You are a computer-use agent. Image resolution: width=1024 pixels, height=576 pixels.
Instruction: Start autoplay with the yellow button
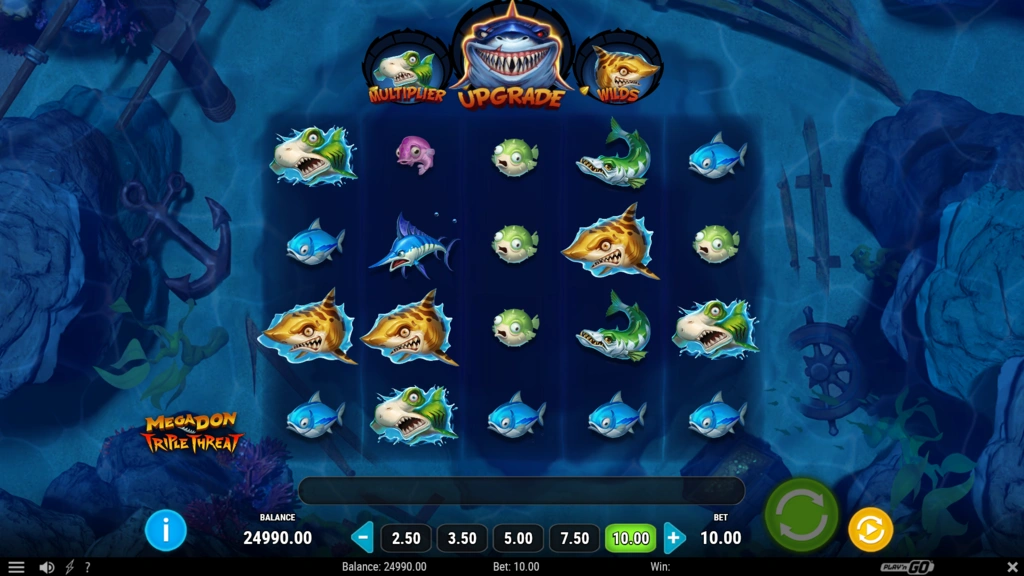(x=870, y=530)
